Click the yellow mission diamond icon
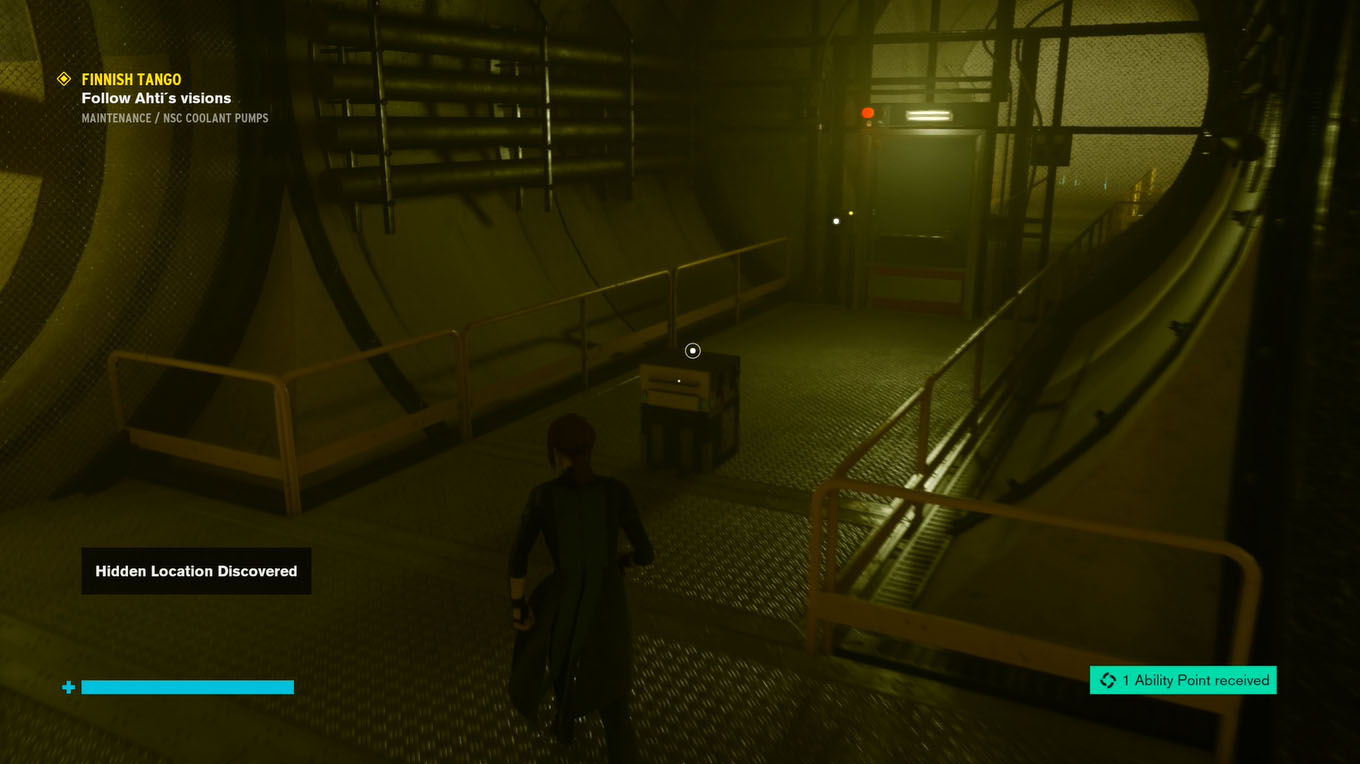 65,78
